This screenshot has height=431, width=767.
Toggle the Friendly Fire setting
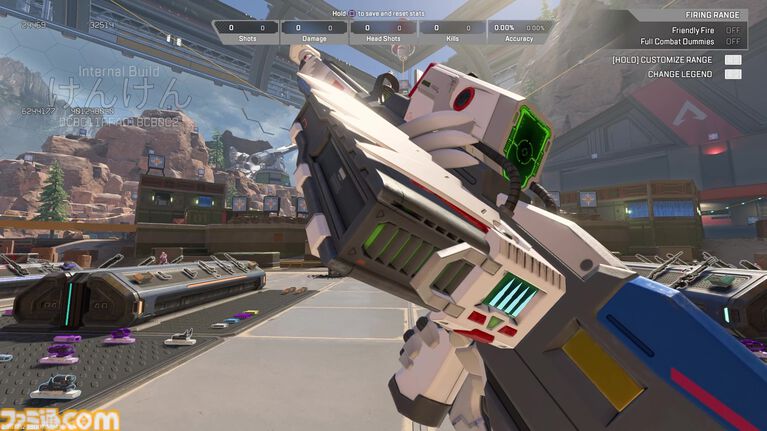(x=733, y=30)
